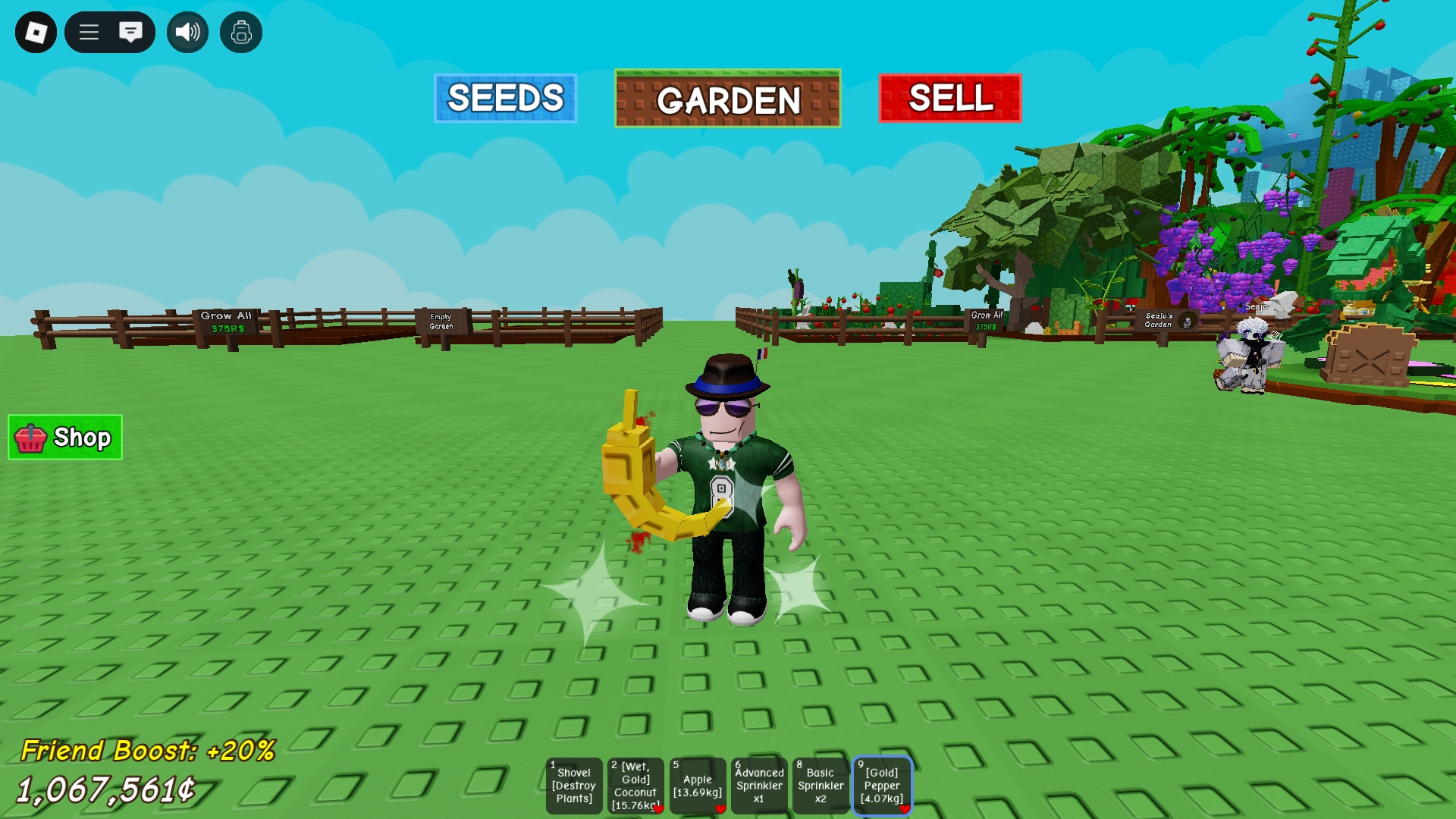The width and height of the screenshot is (1456, 819).
Task: Open the SELL menu
Action: point(950,98)
